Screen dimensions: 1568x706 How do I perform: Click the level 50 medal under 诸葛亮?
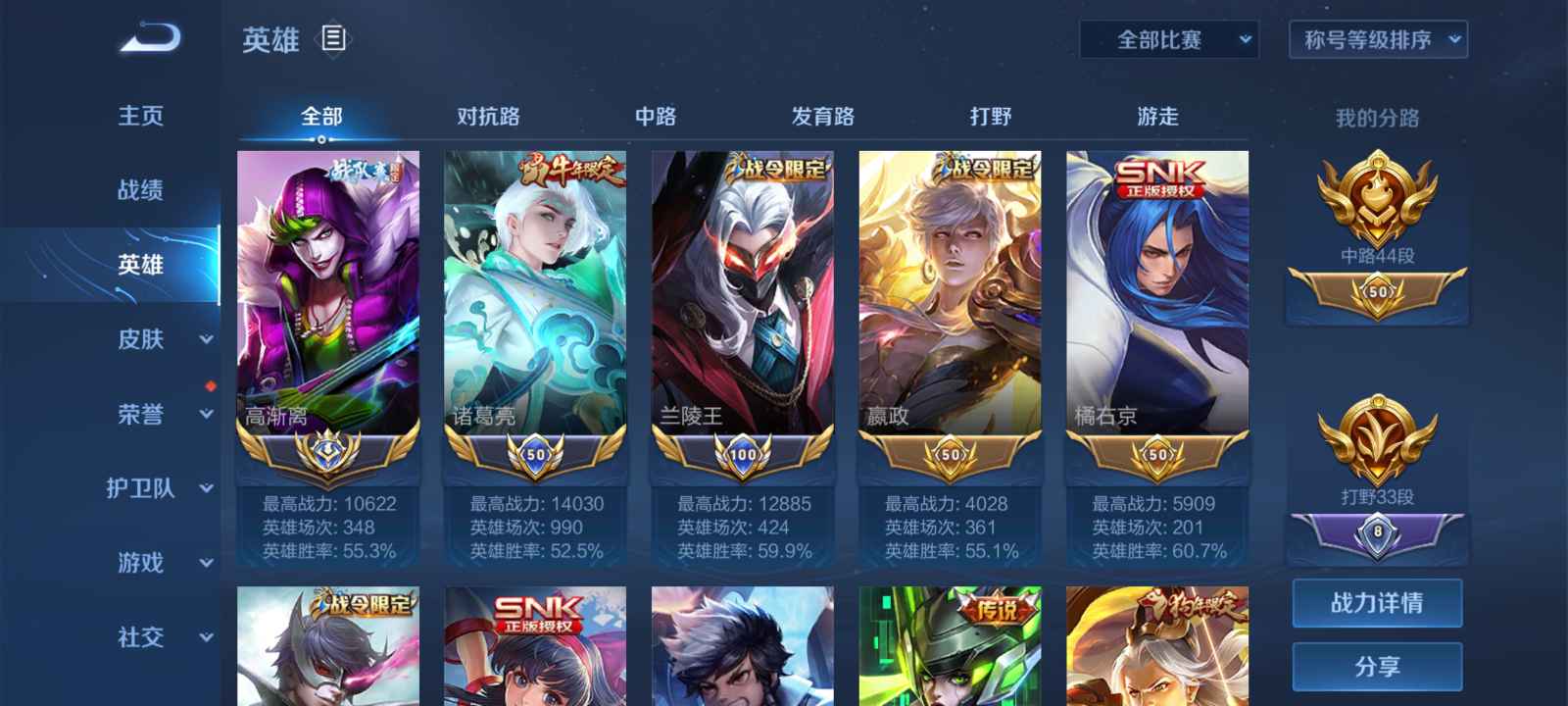tap(534, 454)
